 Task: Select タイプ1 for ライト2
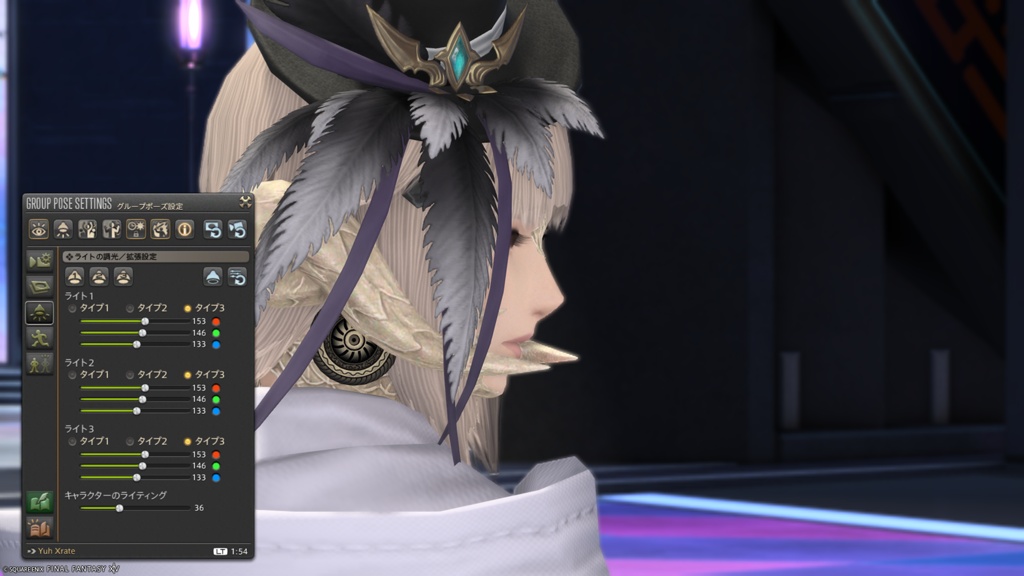click(x=72, y=374)
